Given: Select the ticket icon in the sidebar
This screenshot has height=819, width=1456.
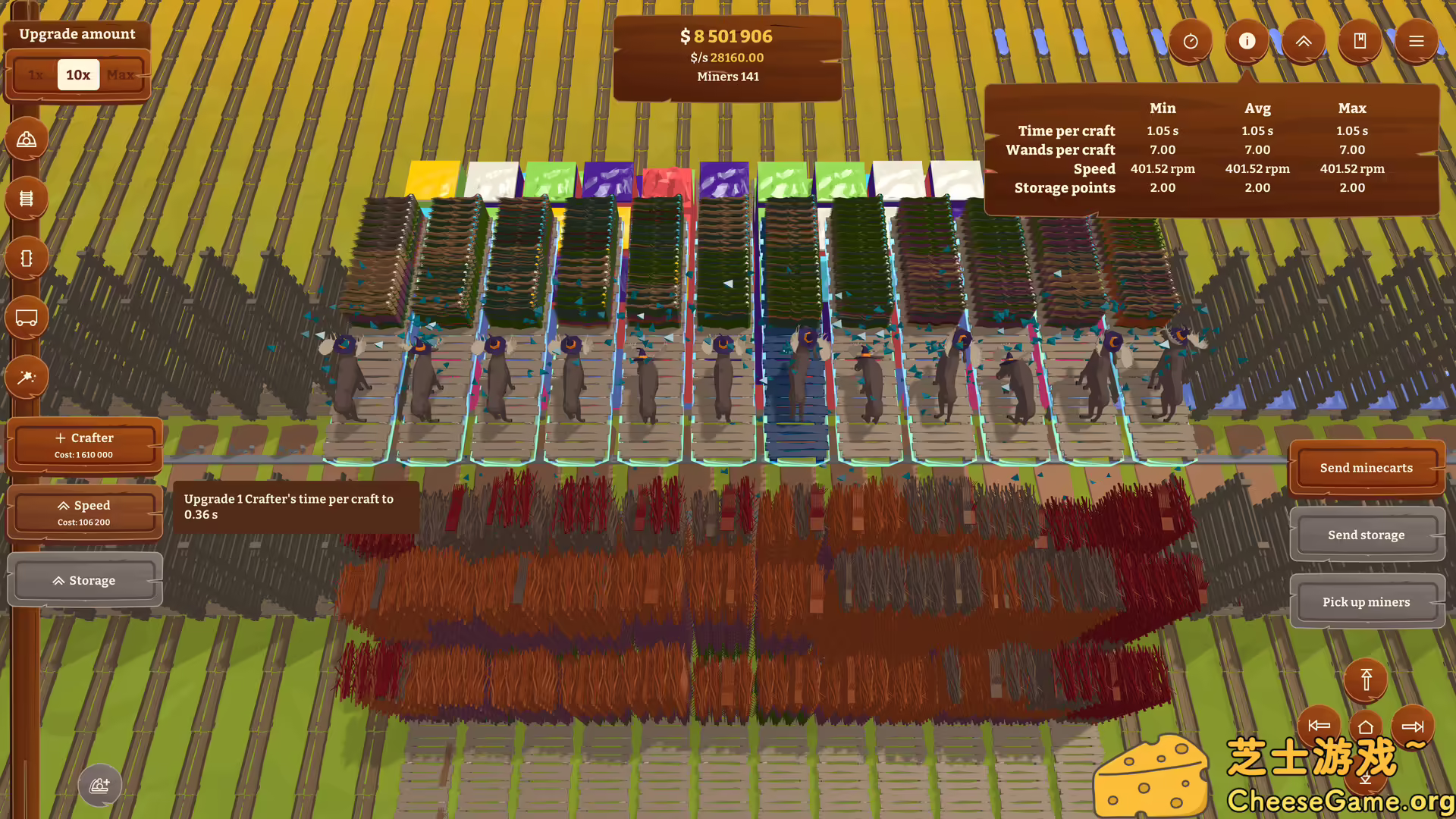Looking at the screenshot, I should coord(27,258).
